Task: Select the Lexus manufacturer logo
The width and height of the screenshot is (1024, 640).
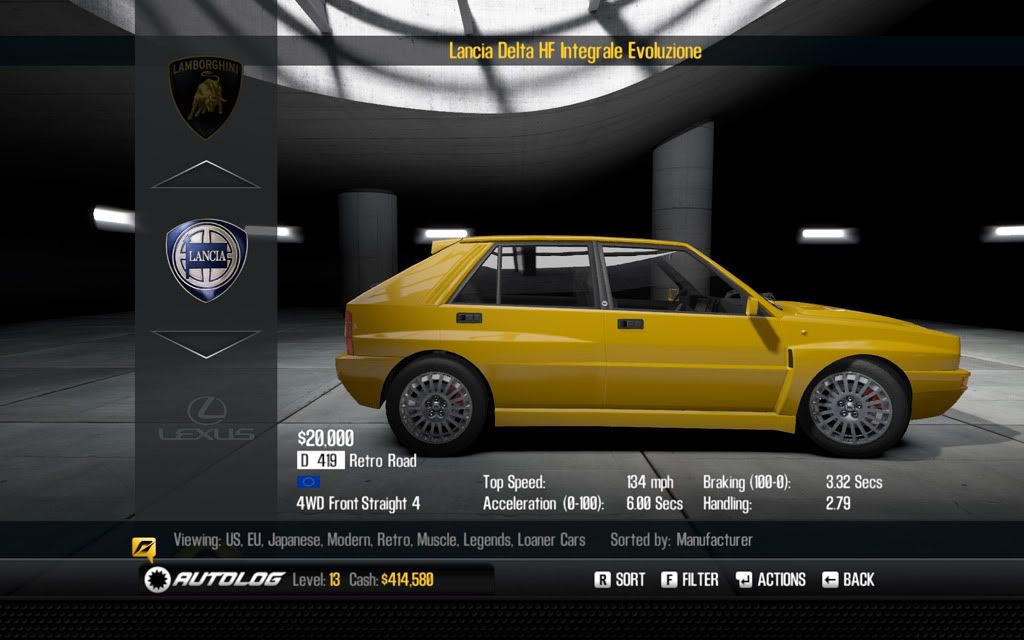Action: click(206, 420)
